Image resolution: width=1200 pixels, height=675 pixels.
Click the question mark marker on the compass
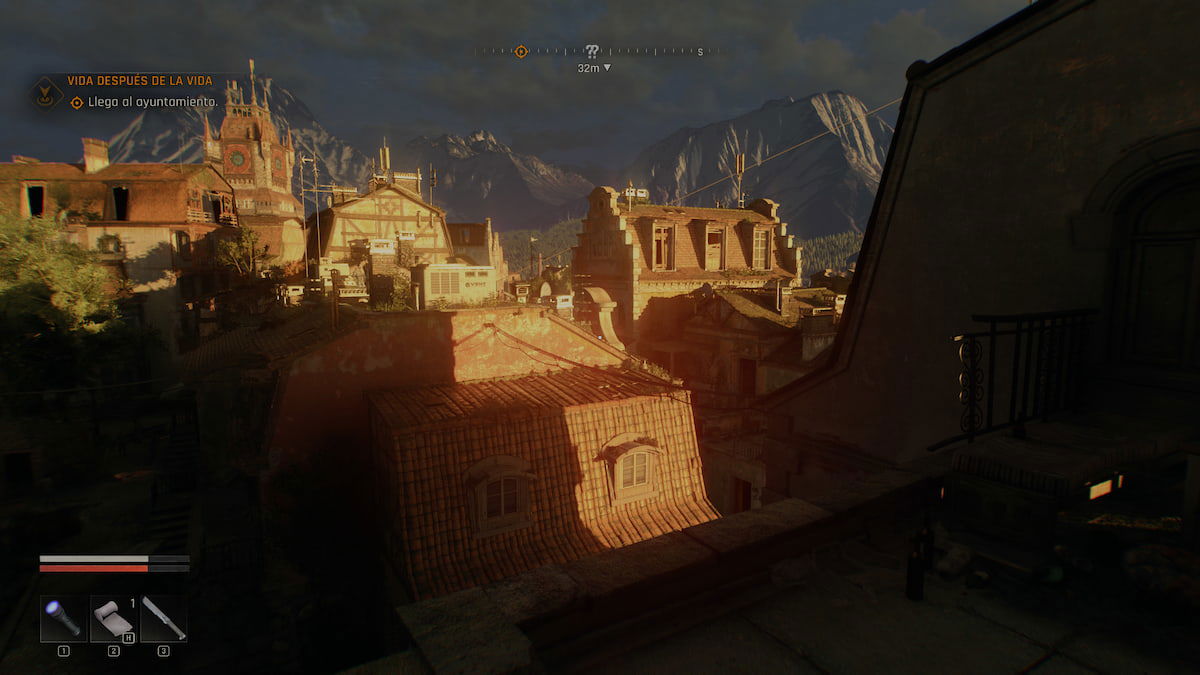click(592, 51)
